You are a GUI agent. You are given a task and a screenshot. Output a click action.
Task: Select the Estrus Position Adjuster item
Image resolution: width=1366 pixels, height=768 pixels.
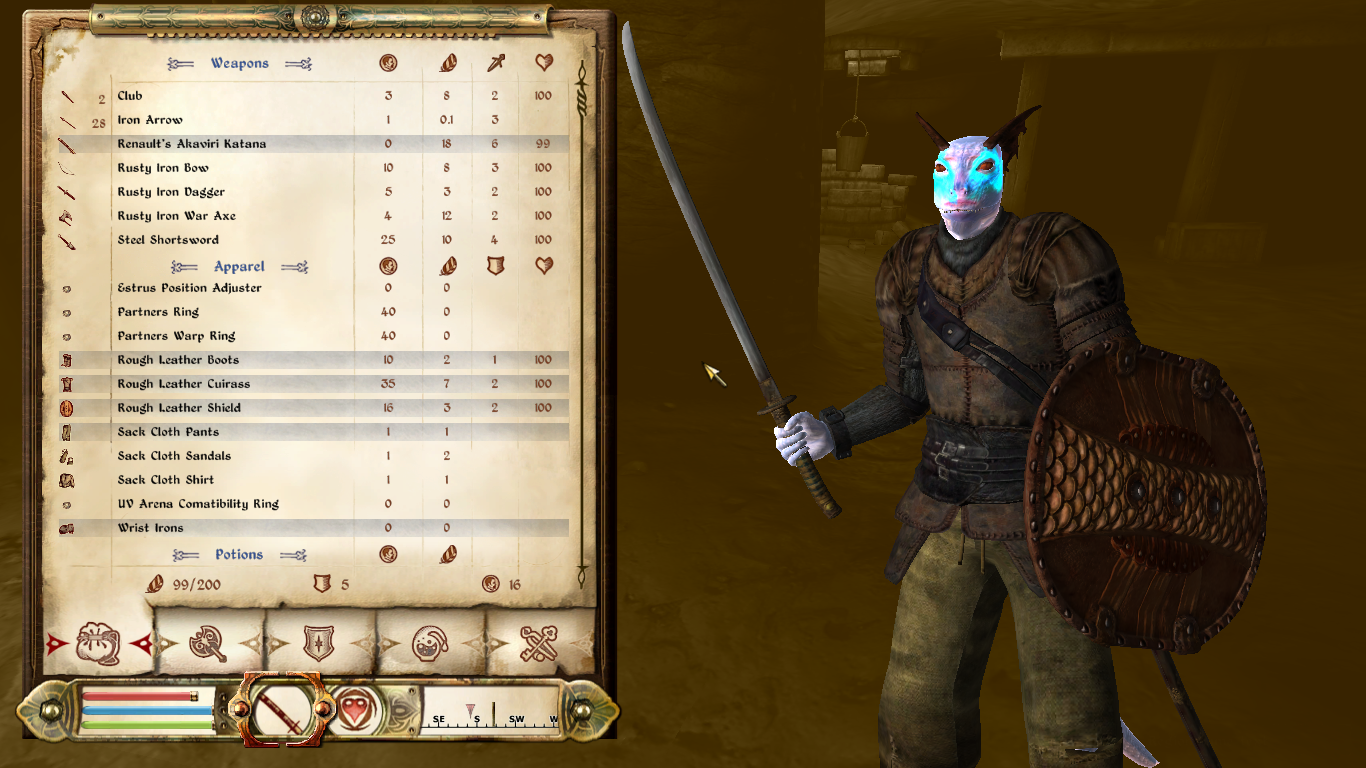tap(189, 288)
